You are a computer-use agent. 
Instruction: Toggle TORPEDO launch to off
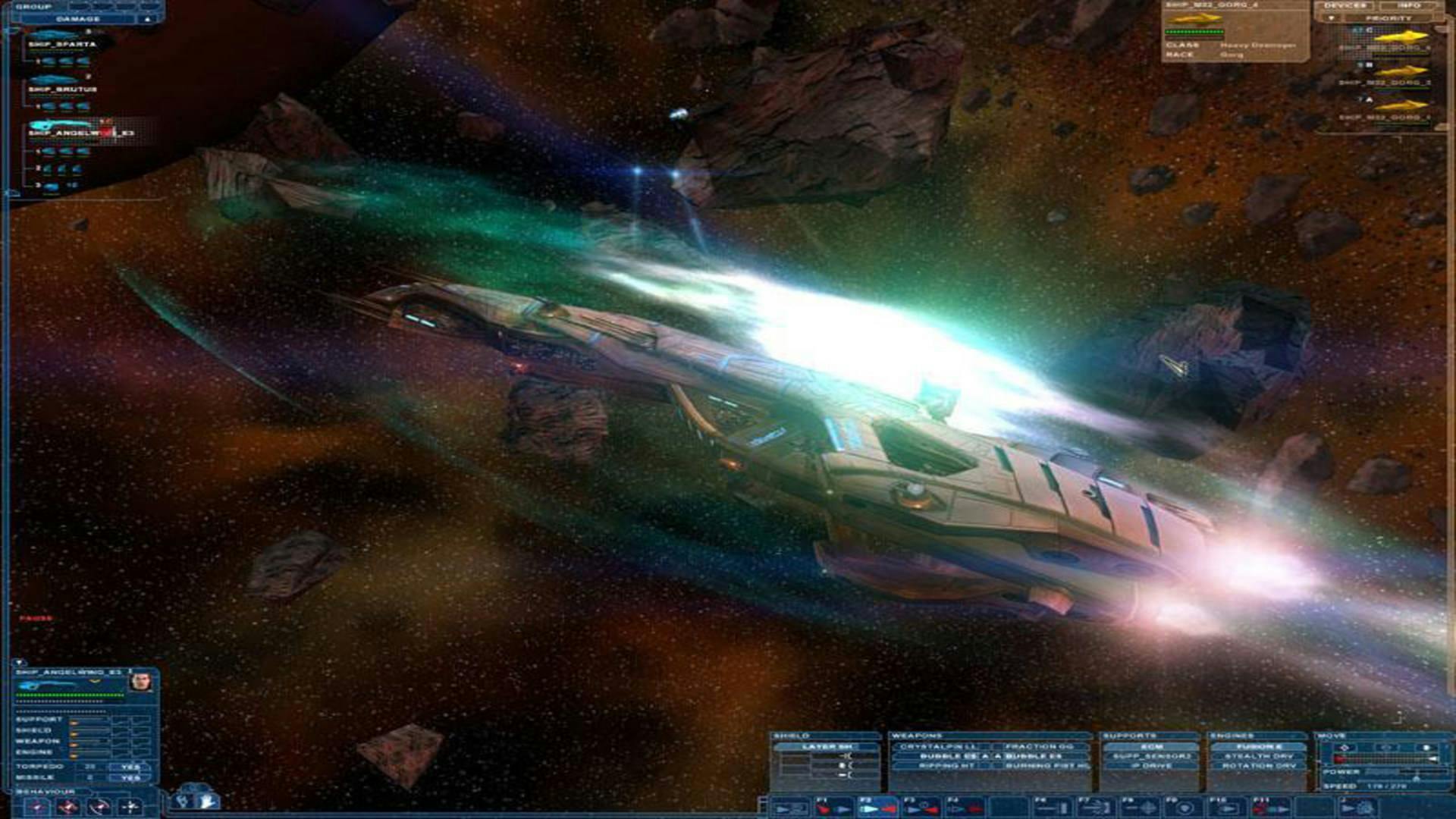pos(130,768)
